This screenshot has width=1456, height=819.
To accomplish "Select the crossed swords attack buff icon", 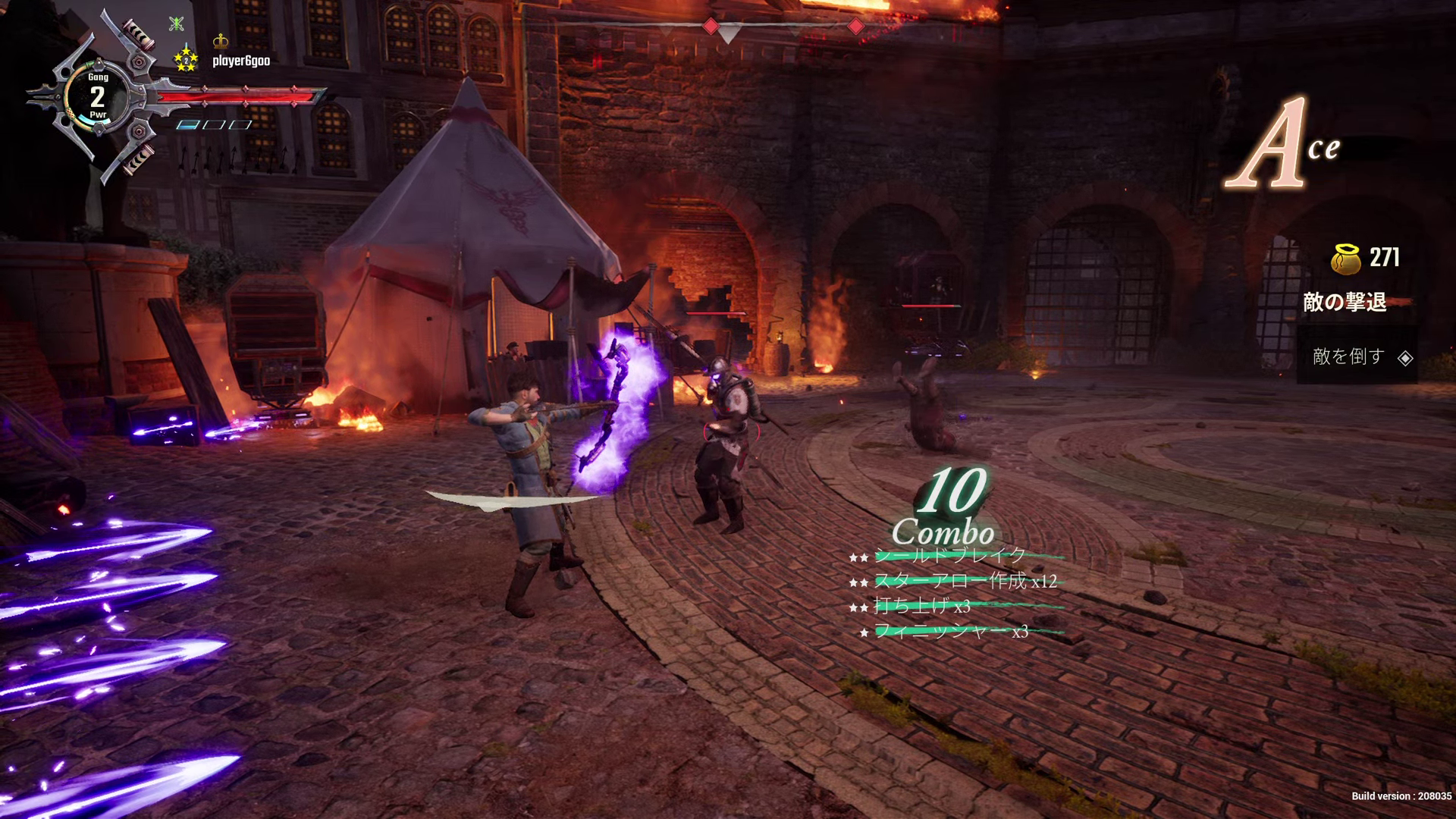I will 177,24.
